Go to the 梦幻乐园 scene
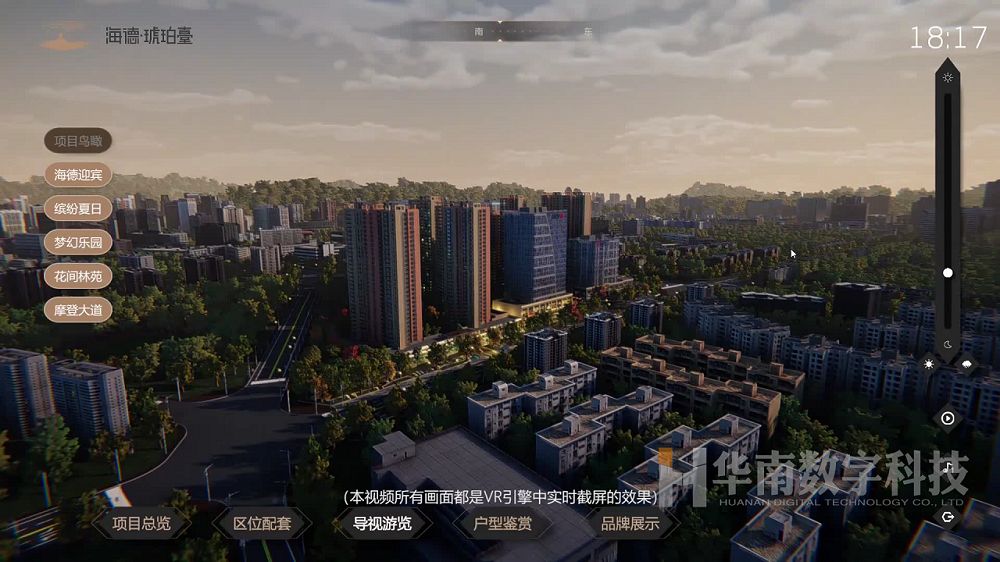Screen dimensions: 1000x562 coord(78,243)
